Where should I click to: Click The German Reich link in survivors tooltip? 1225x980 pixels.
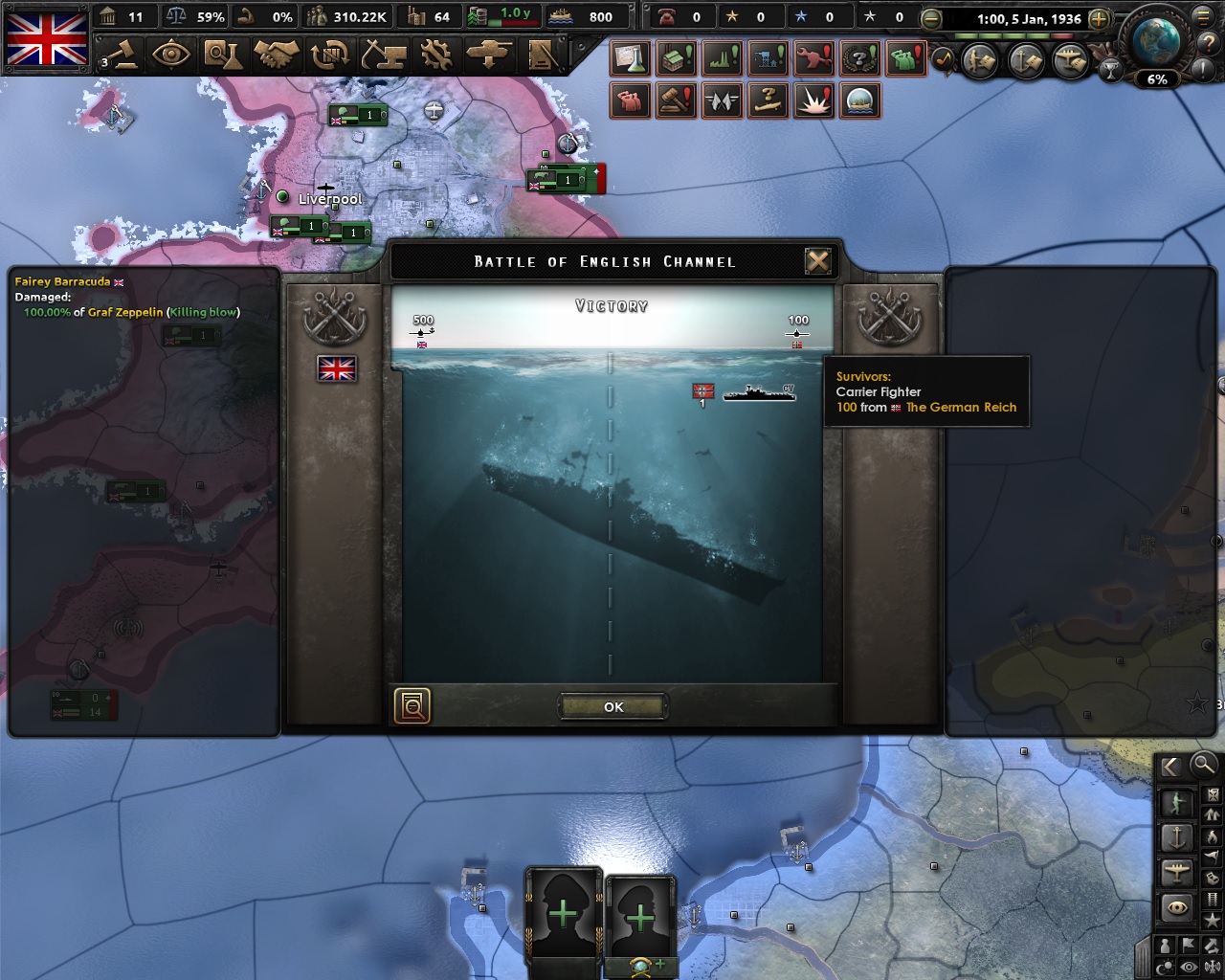point(961,407)
